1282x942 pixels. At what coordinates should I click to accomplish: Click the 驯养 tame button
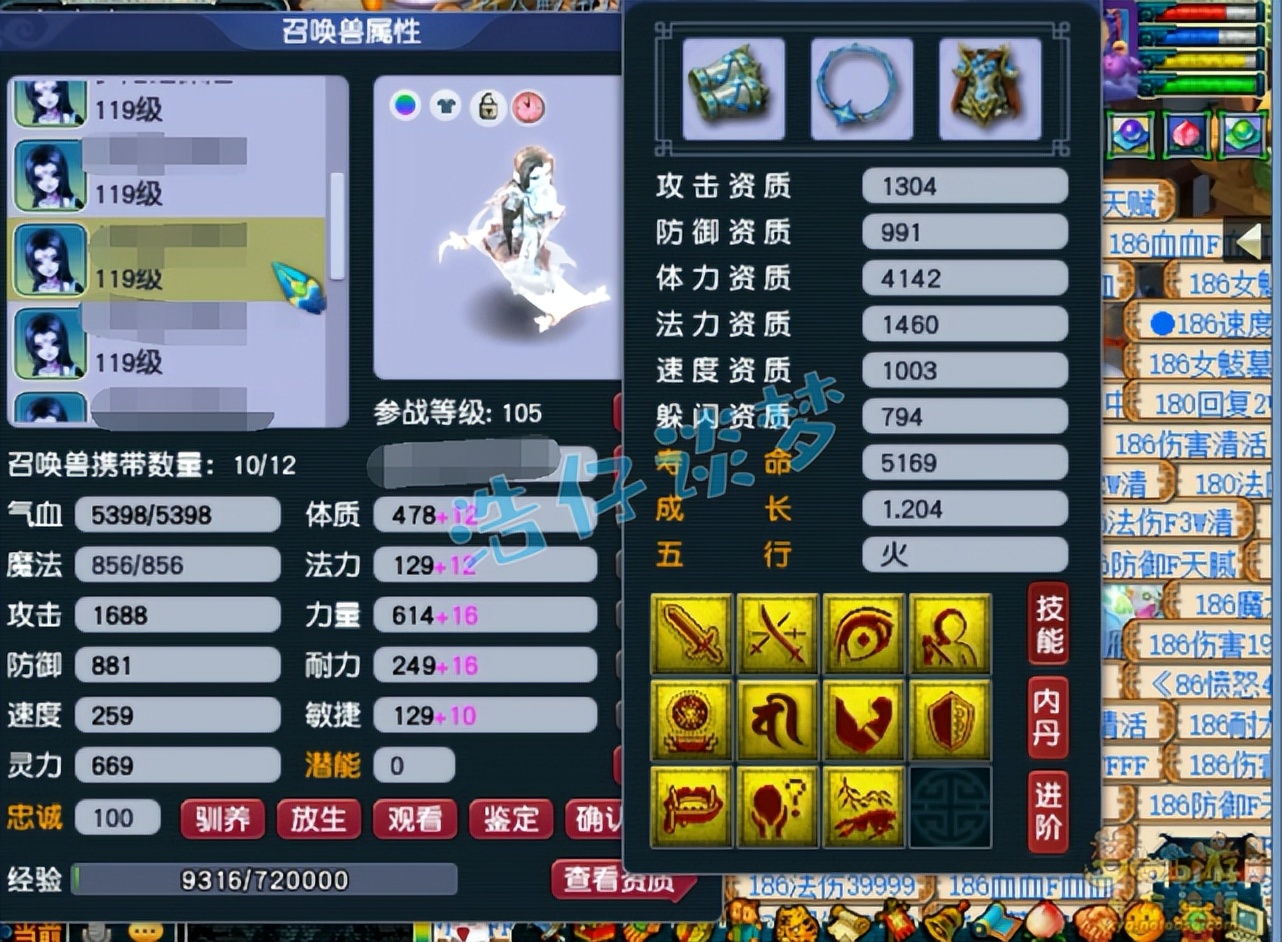(222, 819)
